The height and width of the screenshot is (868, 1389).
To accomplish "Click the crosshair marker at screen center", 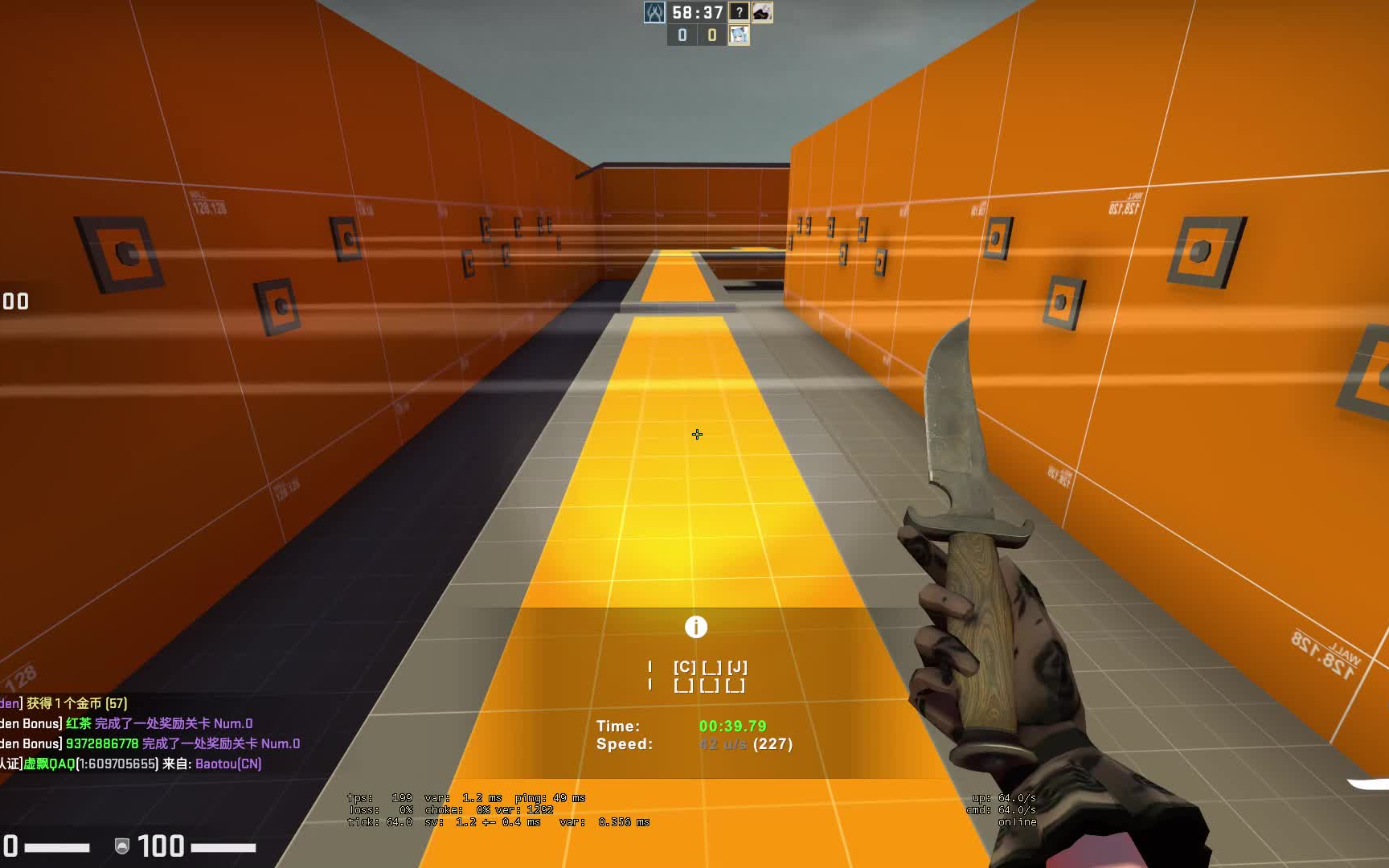I will point(696,434).
